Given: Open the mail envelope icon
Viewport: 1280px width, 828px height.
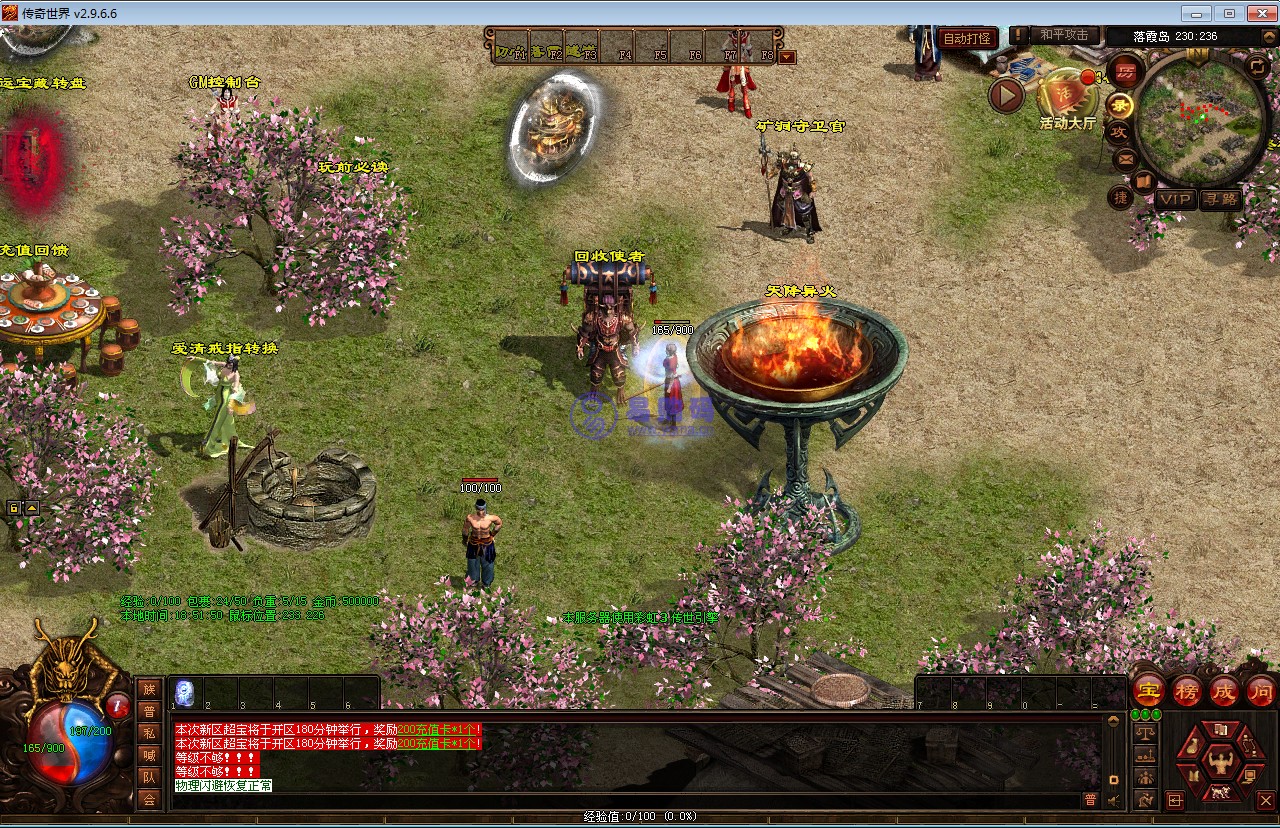Looking at the screenshot, I should 1125,158.
